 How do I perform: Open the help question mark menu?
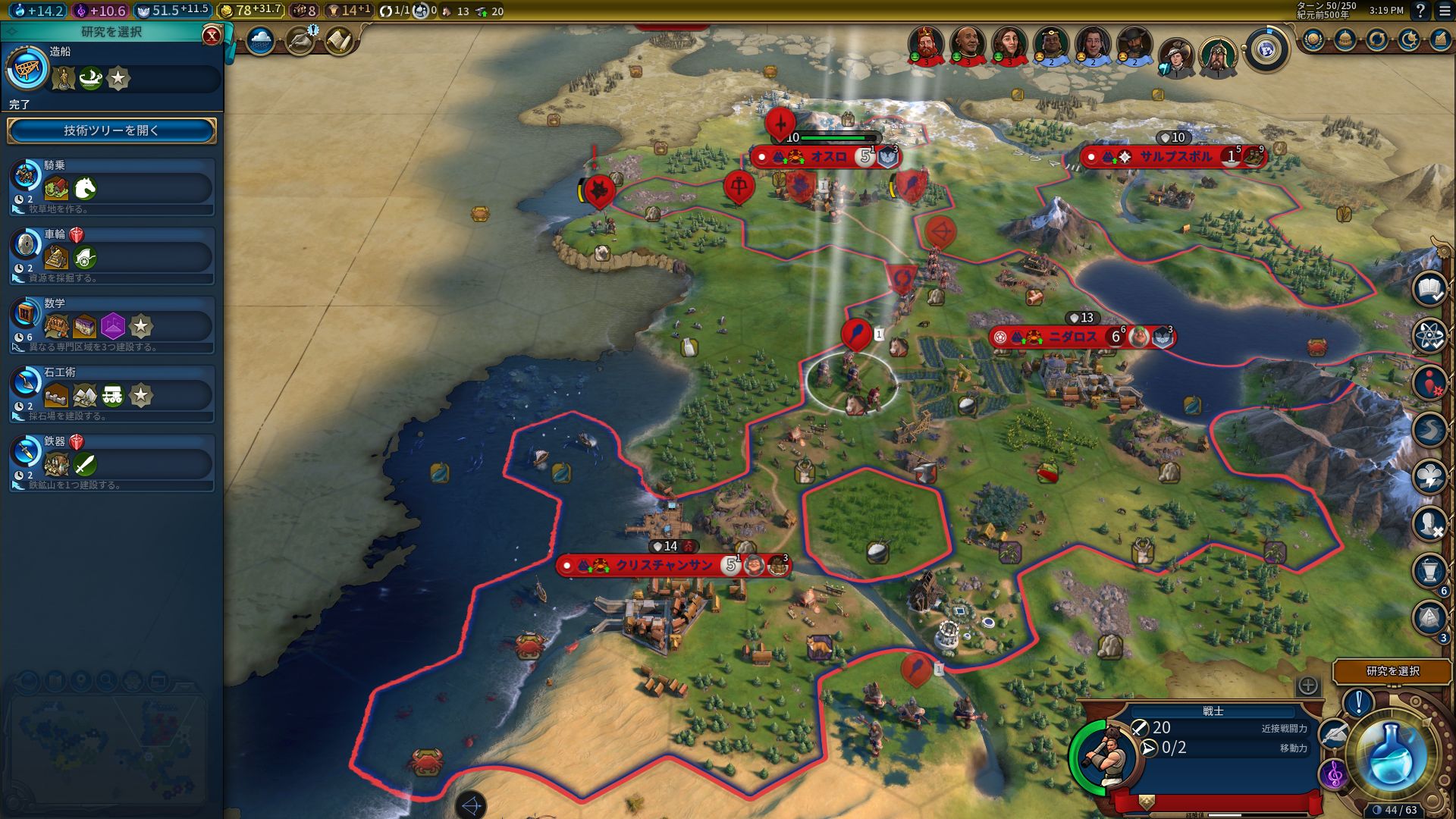1420,11
